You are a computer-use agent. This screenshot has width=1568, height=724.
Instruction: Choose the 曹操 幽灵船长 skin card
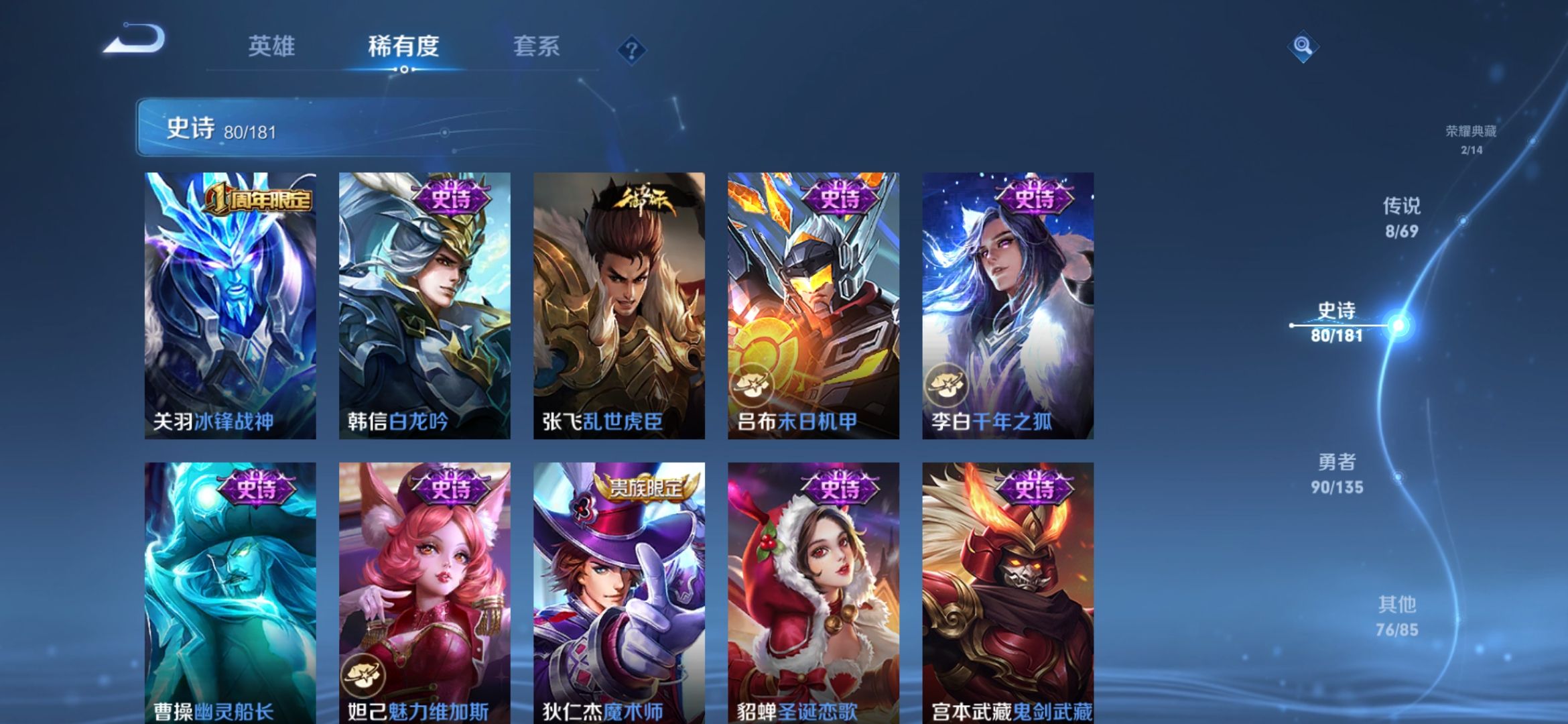(x=230, y=593)
